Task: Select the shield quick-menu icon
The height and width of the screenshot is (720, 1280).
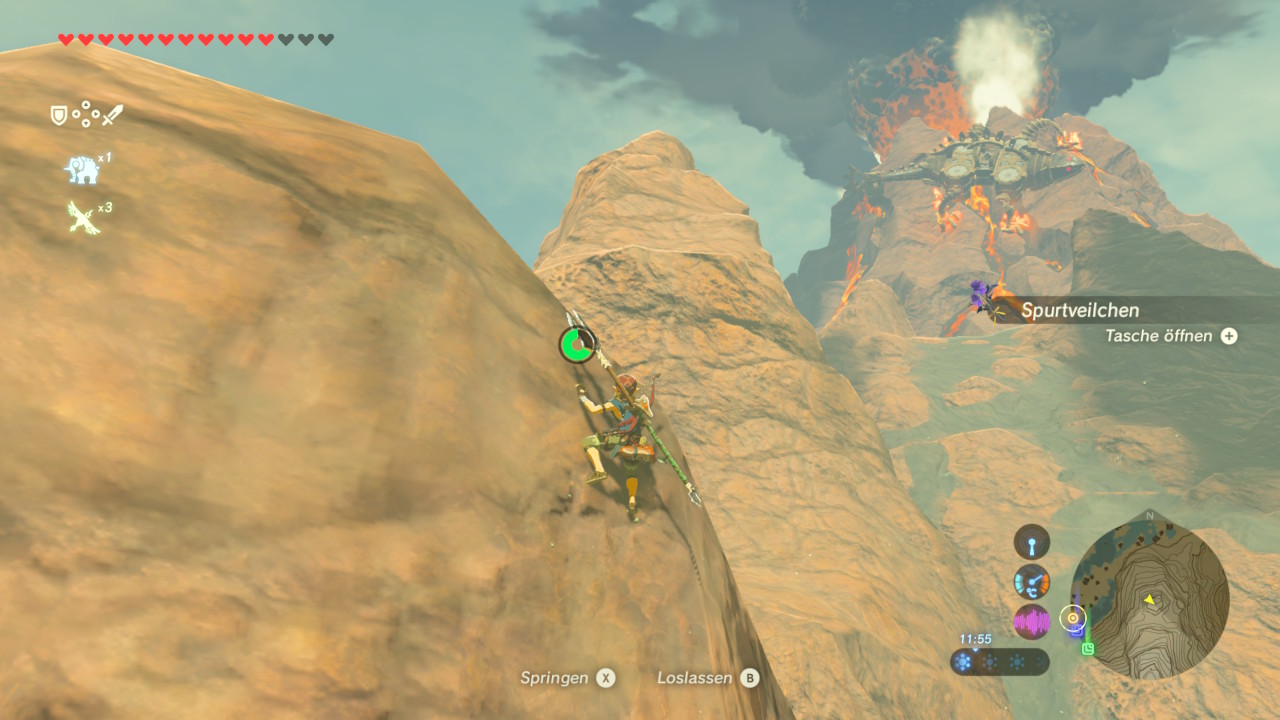Action: [59, 115]
